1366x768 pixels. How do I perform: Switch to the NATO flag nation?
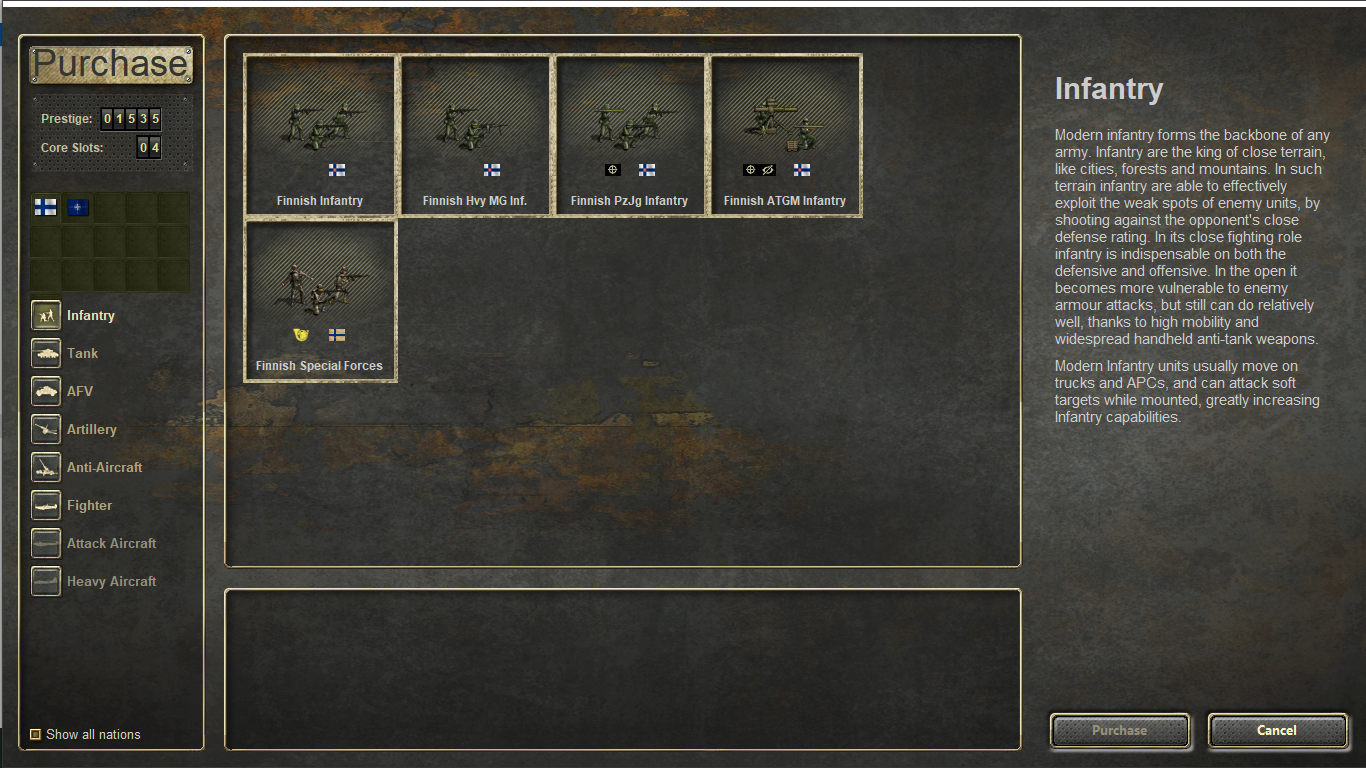(78, 208)
